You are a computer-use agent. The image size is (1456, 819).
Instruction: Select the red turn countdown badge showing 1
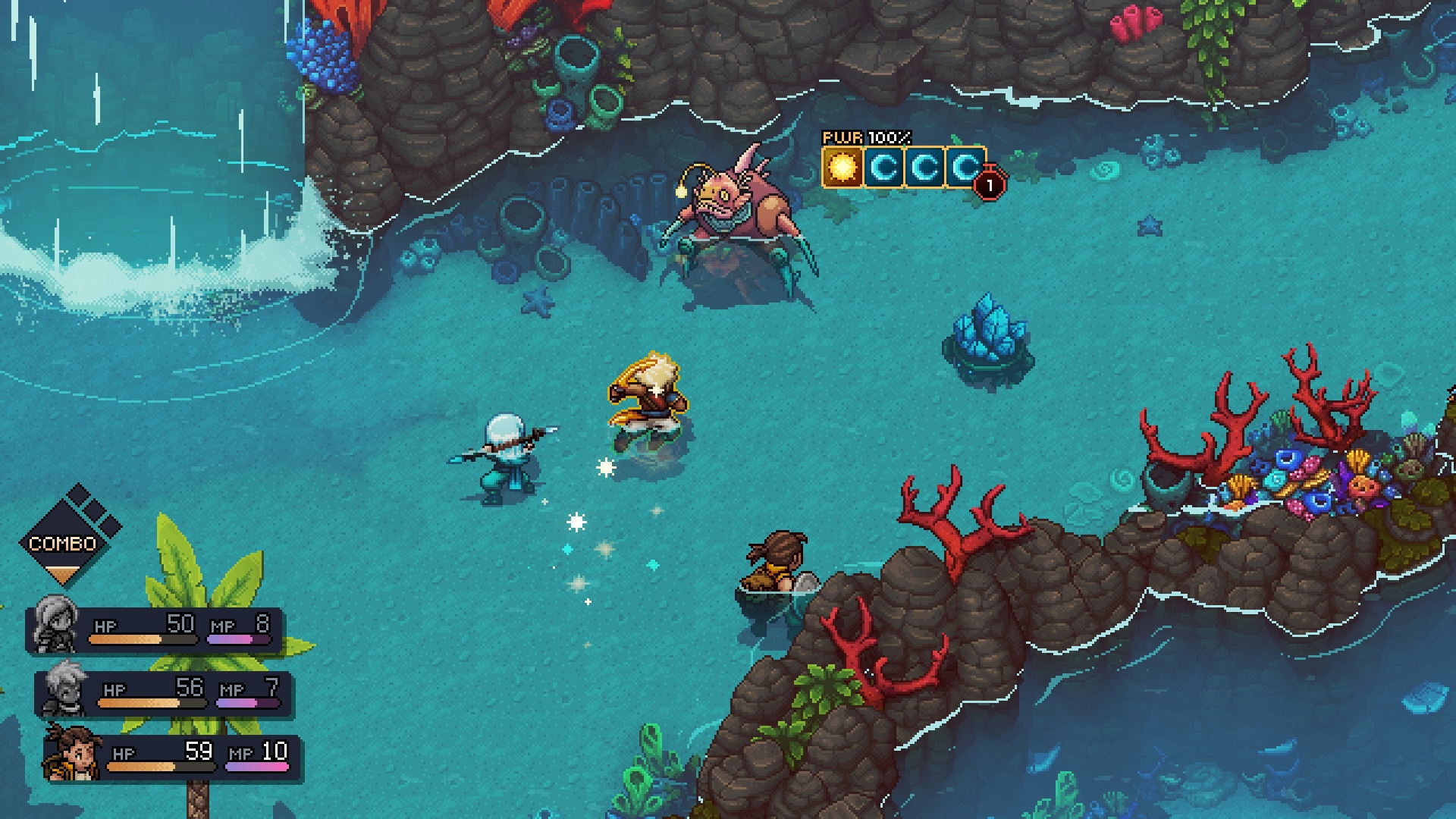click(x=990, y=183)
